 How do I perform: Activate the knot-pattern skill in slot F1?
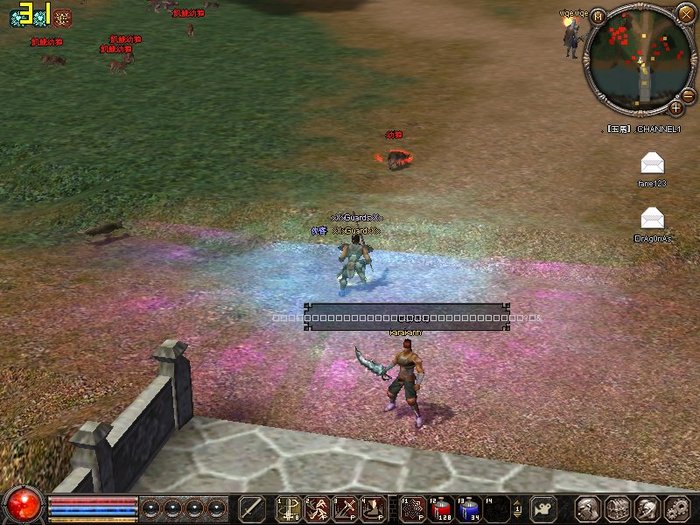click(412, 508)
